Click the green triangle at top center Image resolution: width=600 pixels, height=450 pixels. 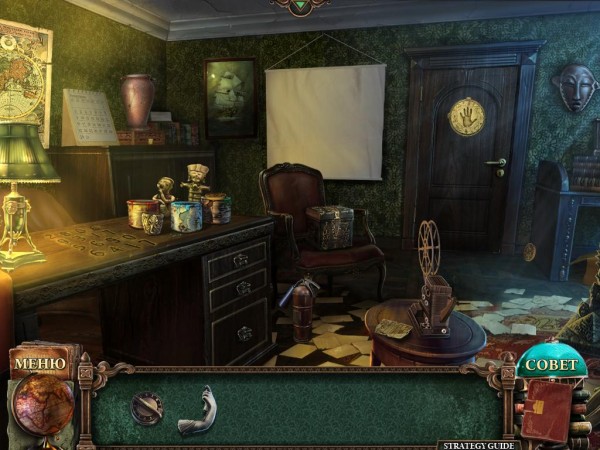tap(299, 6)
